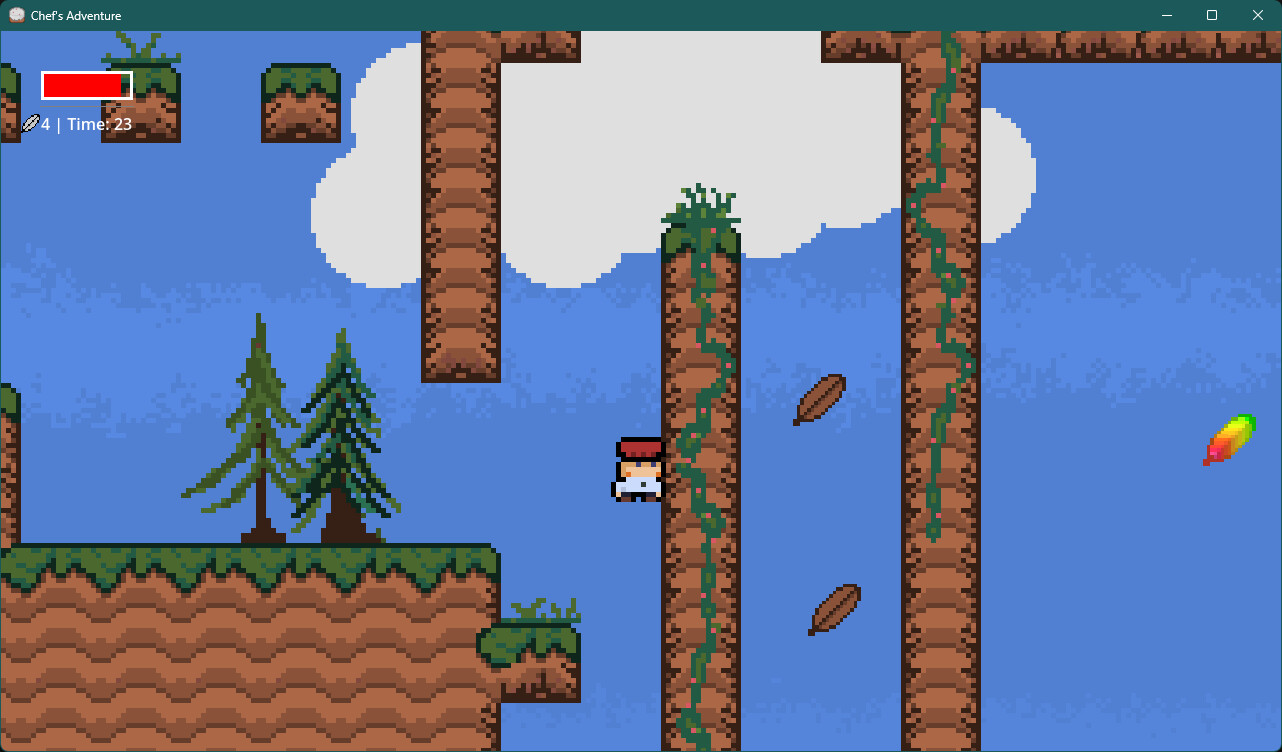Click the Time: 23 timer display
This screenshot has height=752, width=1282.
(100, 123)
